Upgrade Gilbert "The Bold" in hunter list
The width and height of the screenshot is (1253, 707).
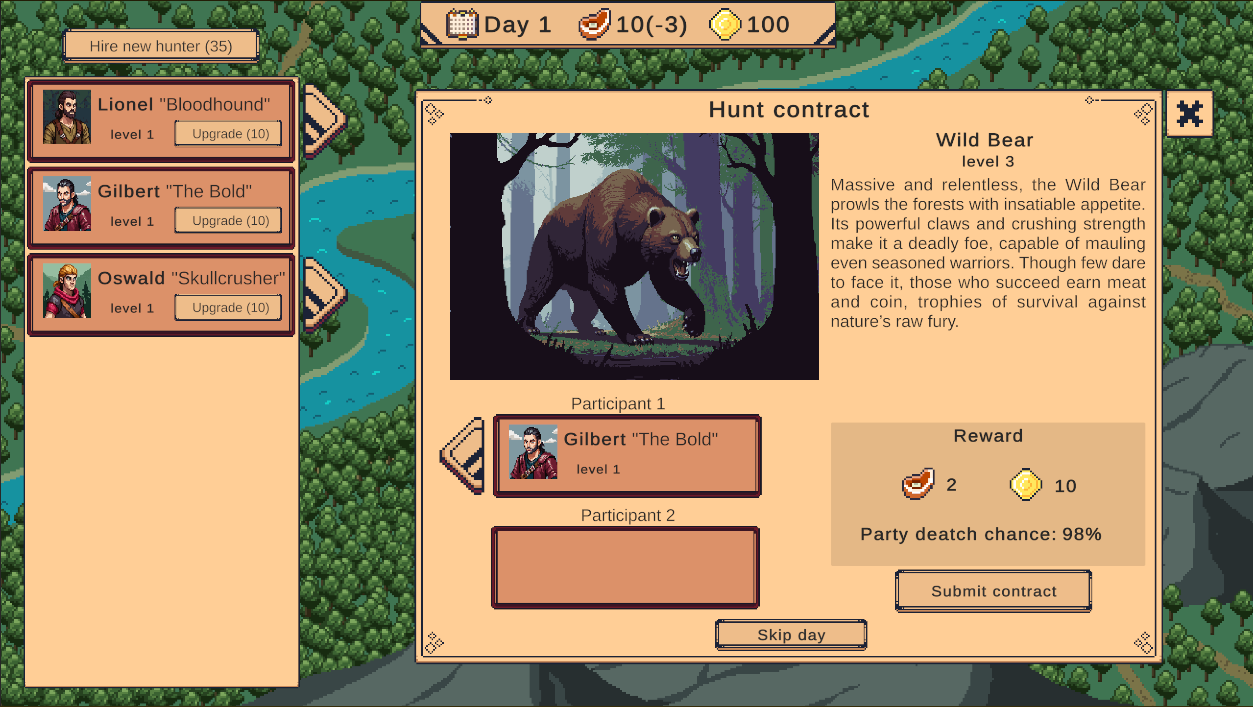(228, 221)
